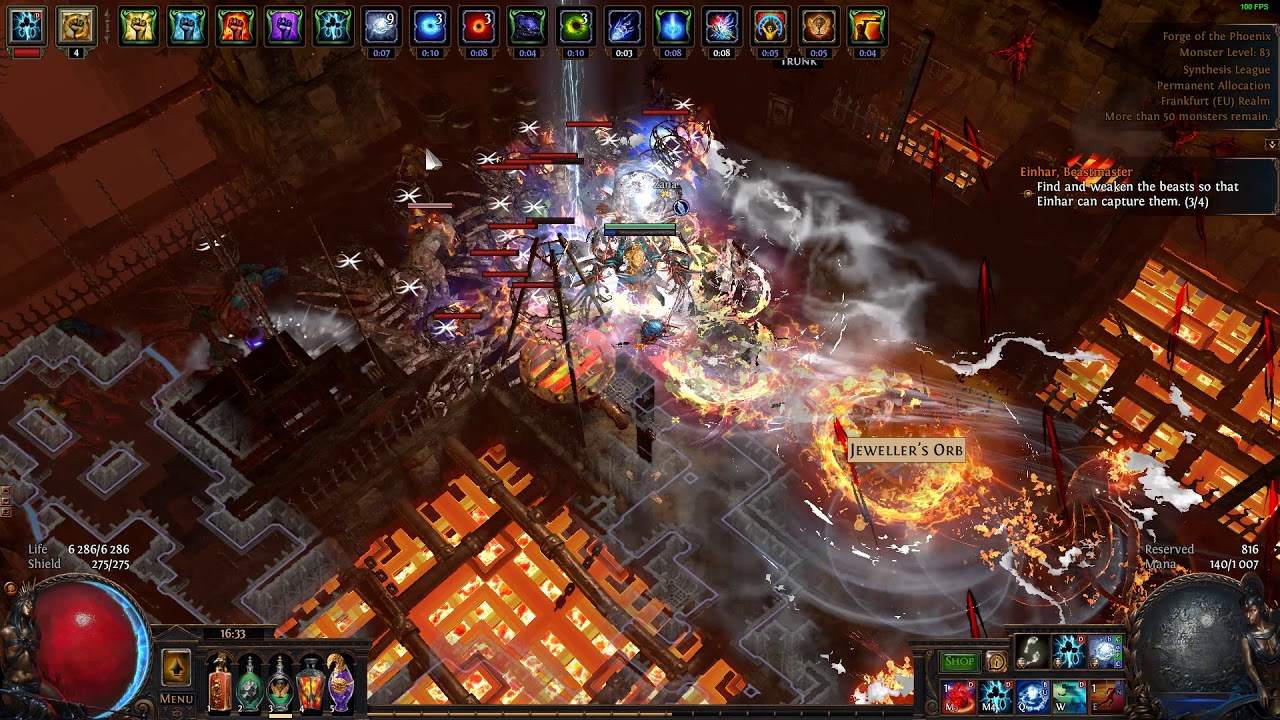Activate the teal skill bound to W
Viewport: 1280px width, 720px height.
(1068, 696)
